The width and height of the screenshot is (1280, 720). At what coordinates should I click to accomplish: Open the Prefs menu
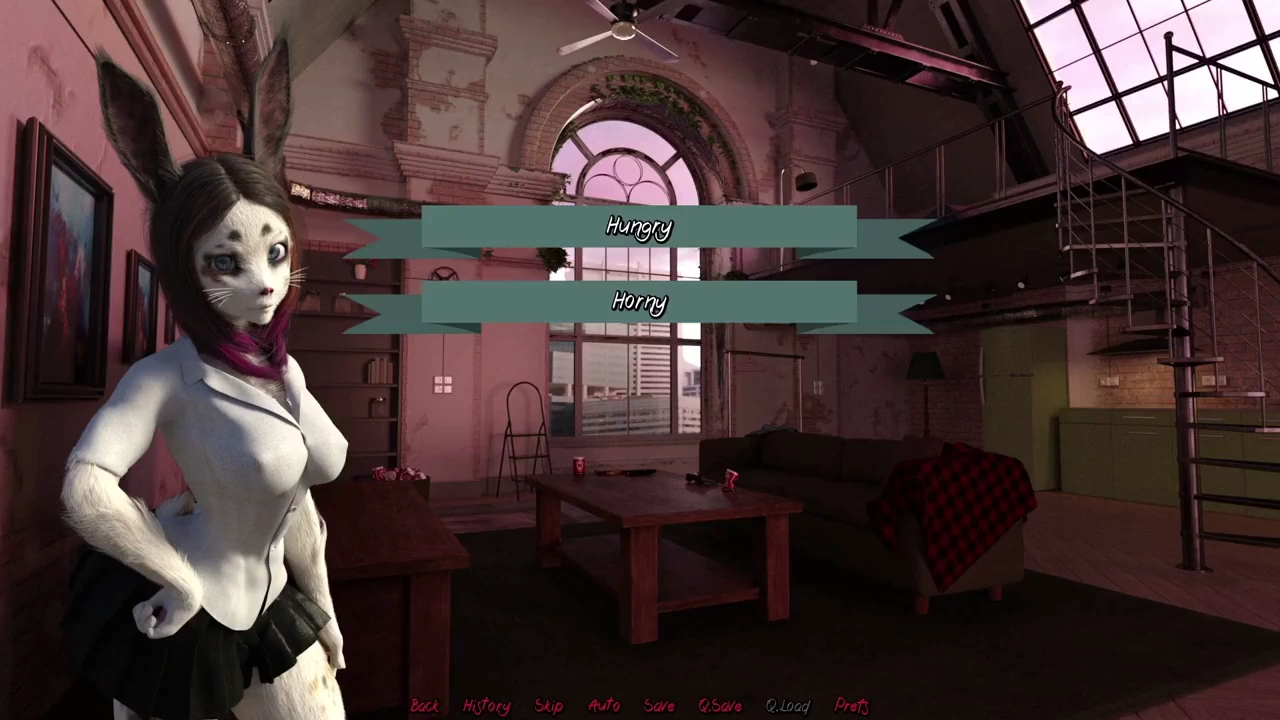tap(852, 706)
